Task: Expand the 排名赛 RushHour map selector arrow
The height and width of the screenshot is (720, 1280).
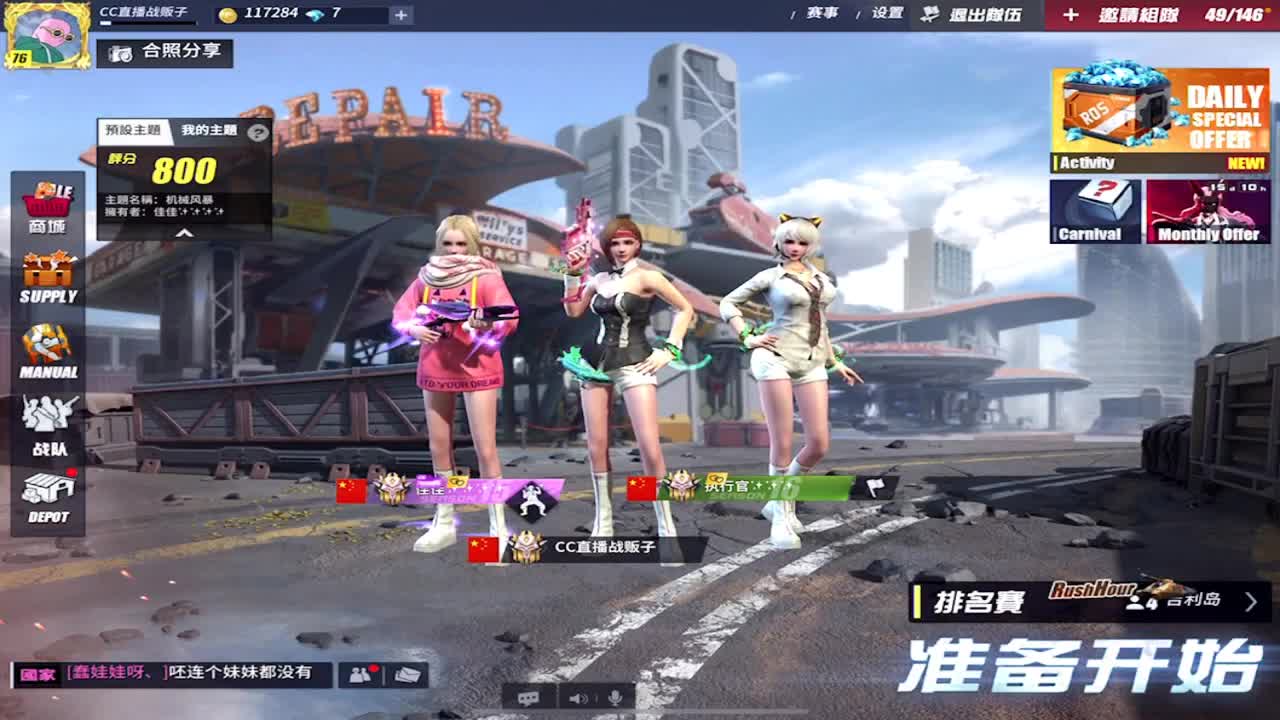Action: pos(1252,600)
